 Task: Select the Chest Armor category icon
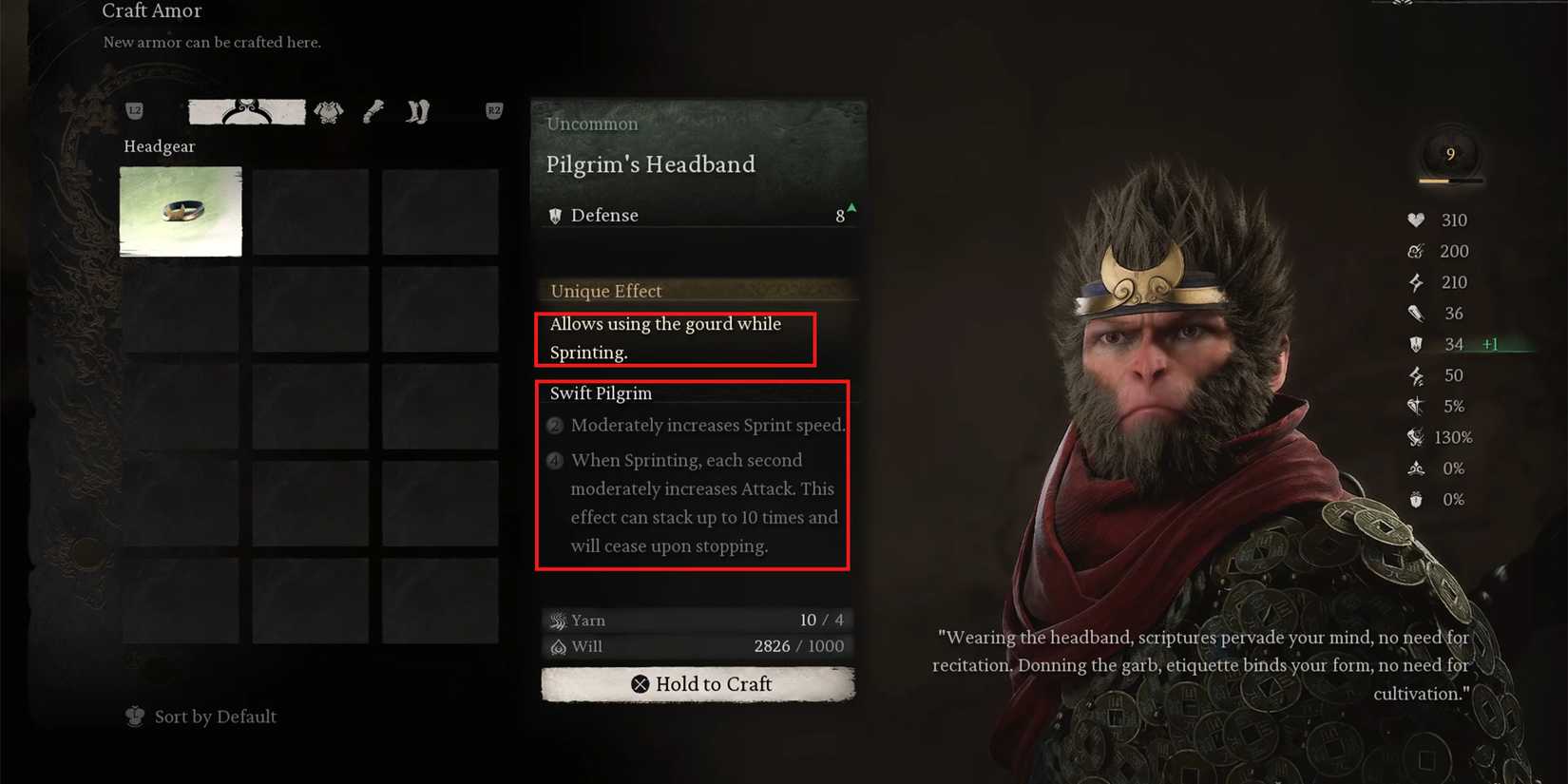click(328, 111)
